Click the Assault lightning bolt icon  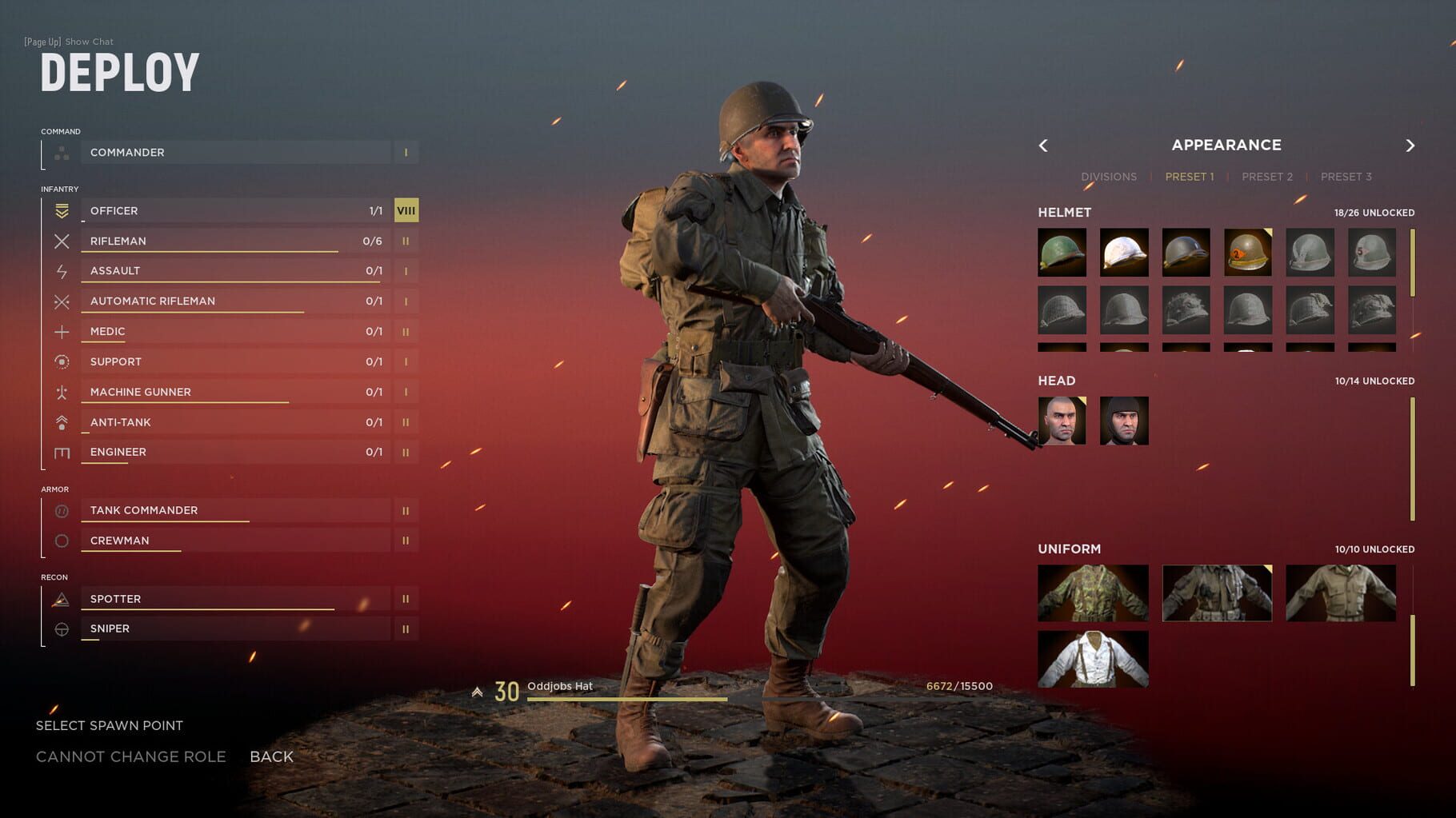[x=61, y=270]
